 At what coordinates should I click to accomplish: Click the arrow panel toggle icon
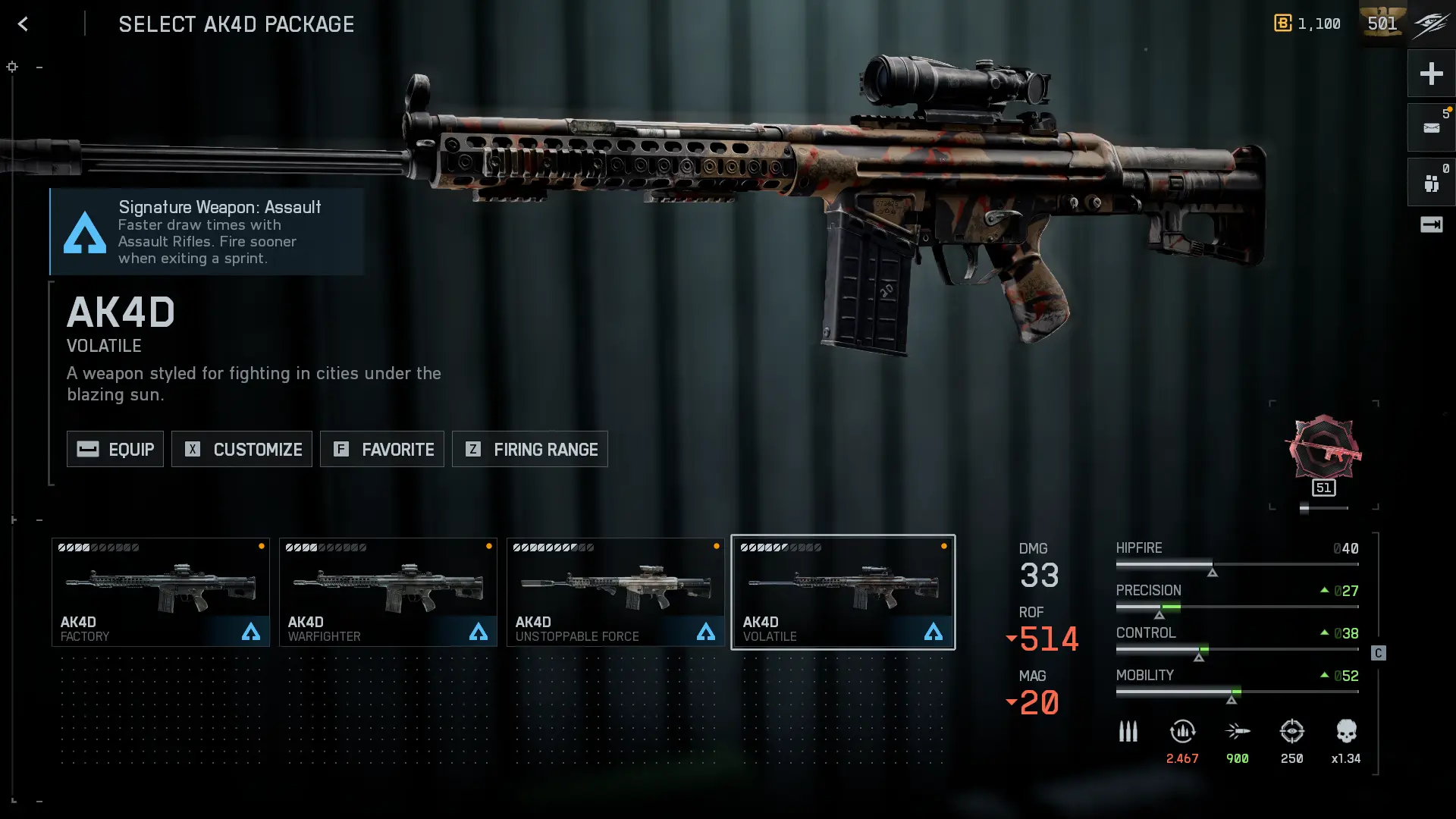pos(1431,224)
